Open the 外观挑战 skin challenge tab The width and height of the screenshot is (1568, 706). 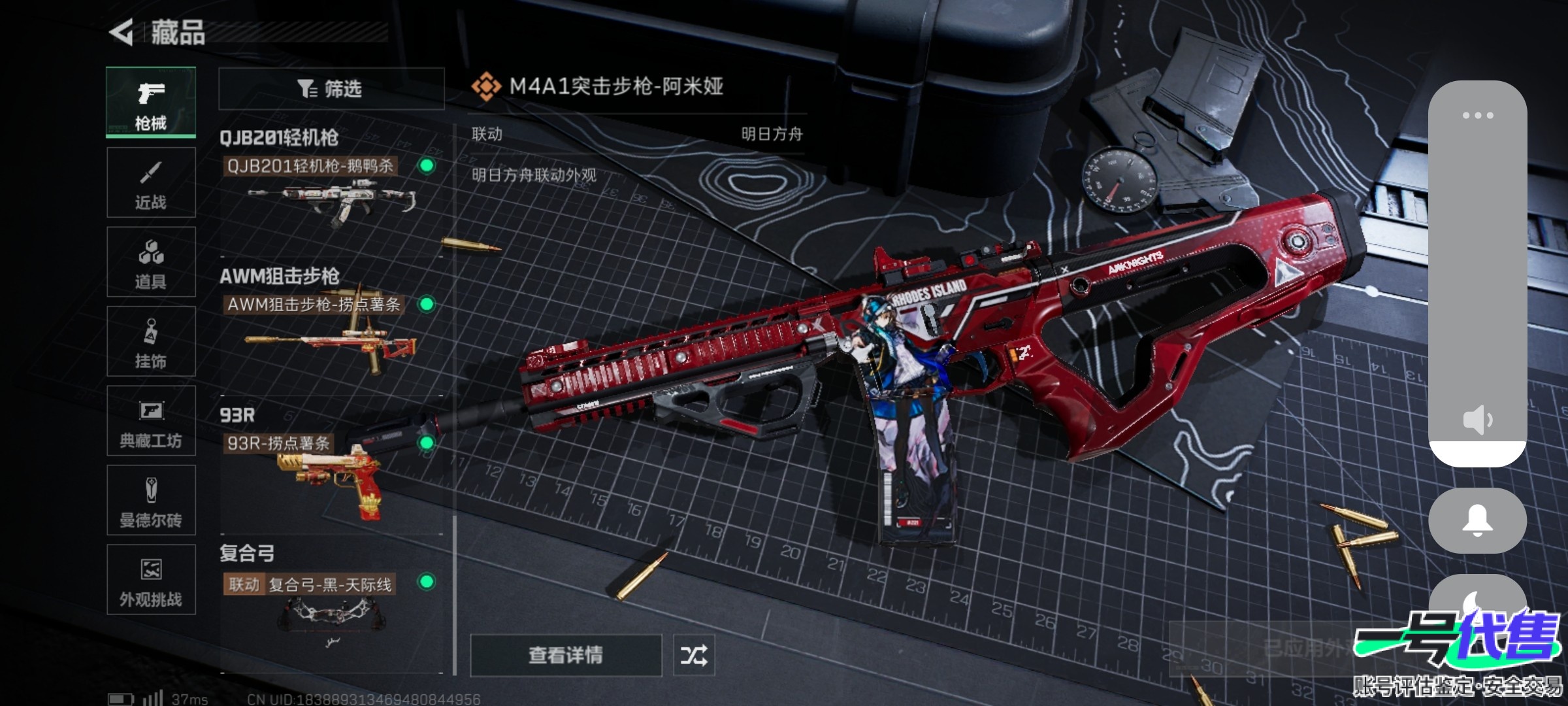pos(151,580)
